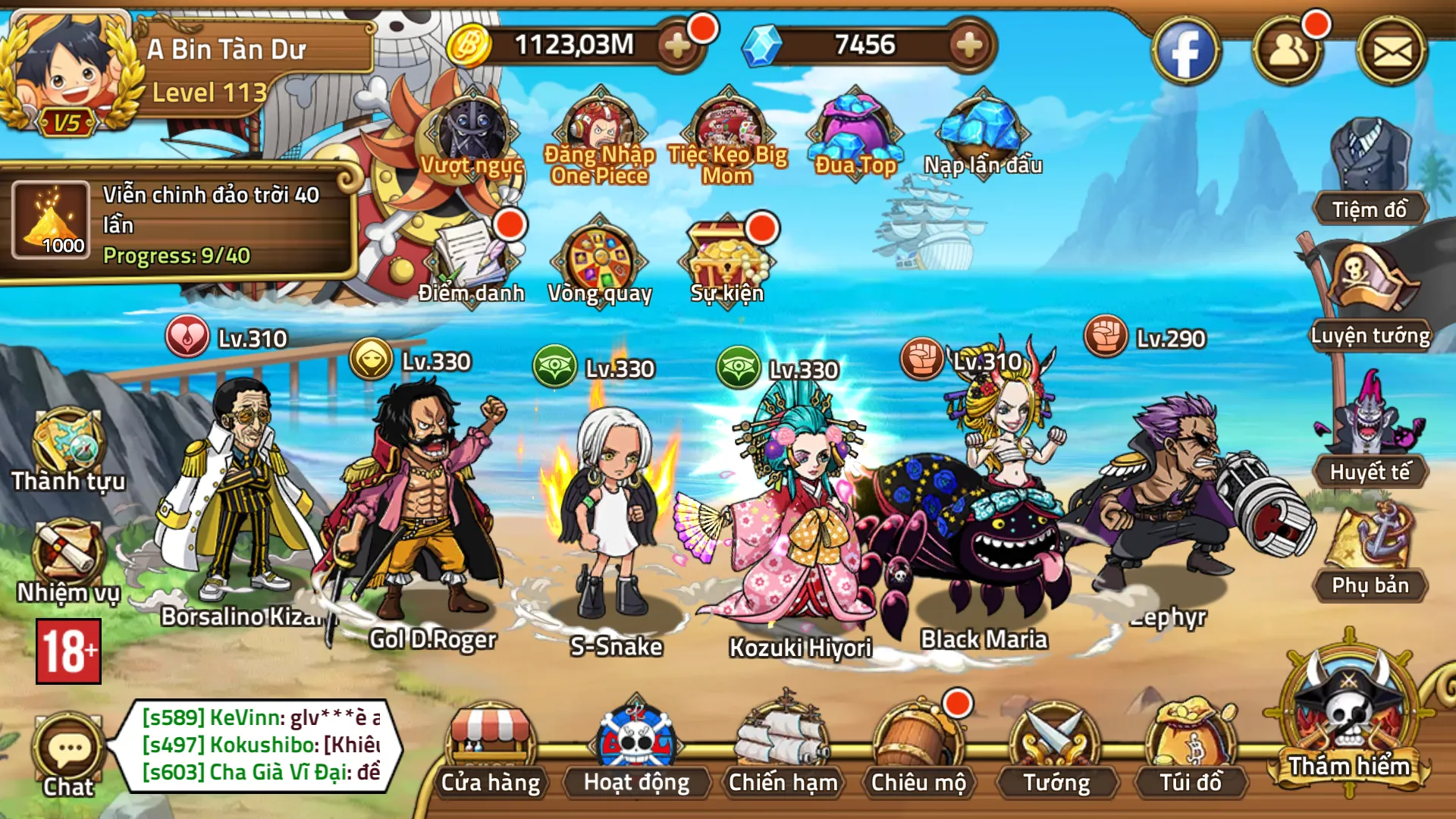Enter the Phụ bản dungeon menu
The width and height of the screenshot is (1456, 819).
1370,550
